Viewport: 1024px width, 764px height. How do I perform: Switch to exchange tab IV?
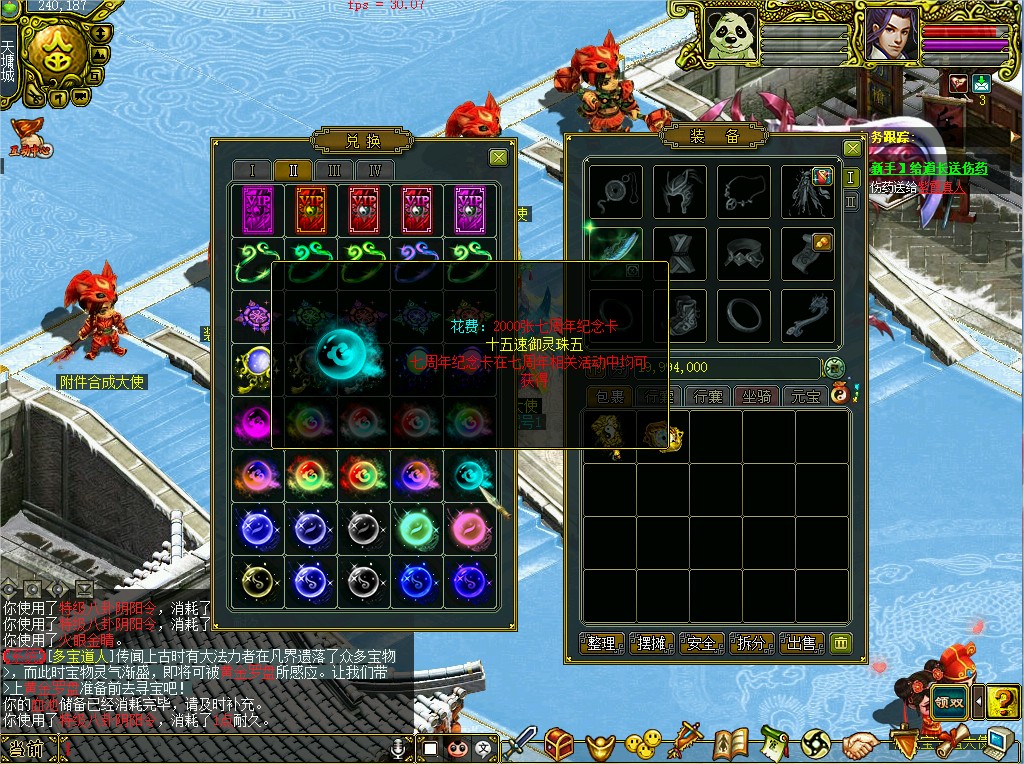375,170
